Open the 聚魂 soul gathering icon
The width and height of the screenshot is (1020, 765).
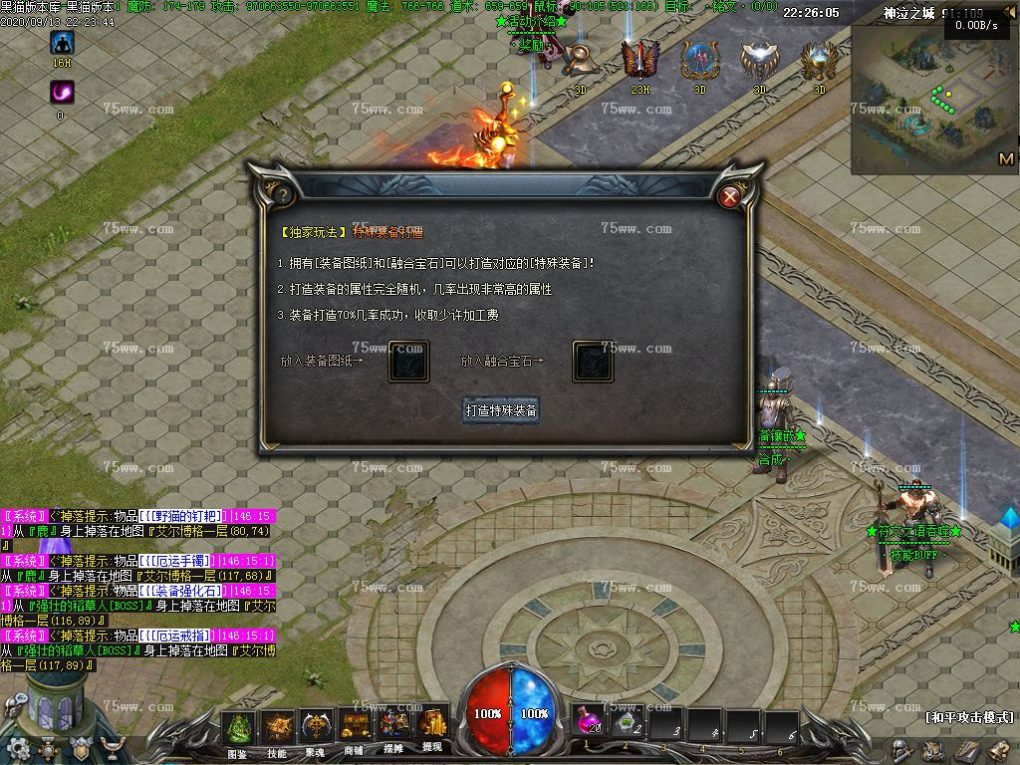316,725
